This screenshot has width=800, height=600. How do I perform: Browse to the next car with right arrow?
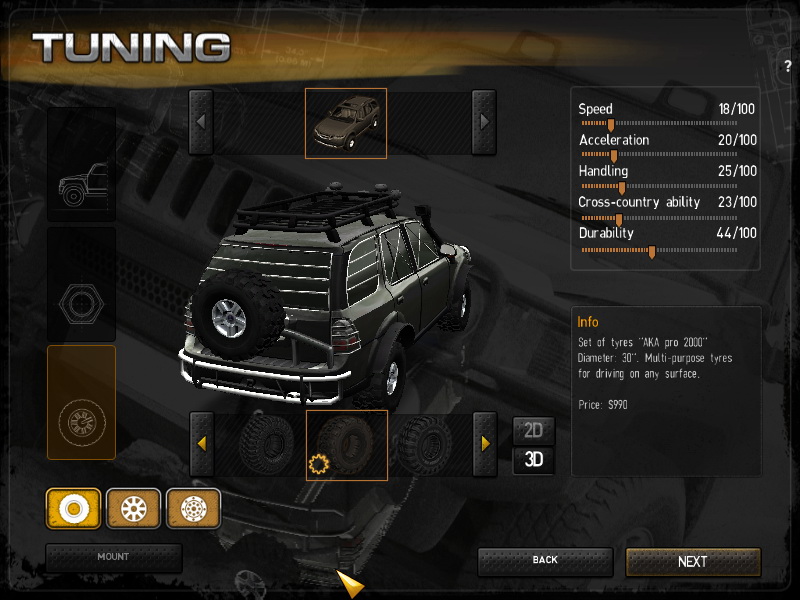[484, 123]
